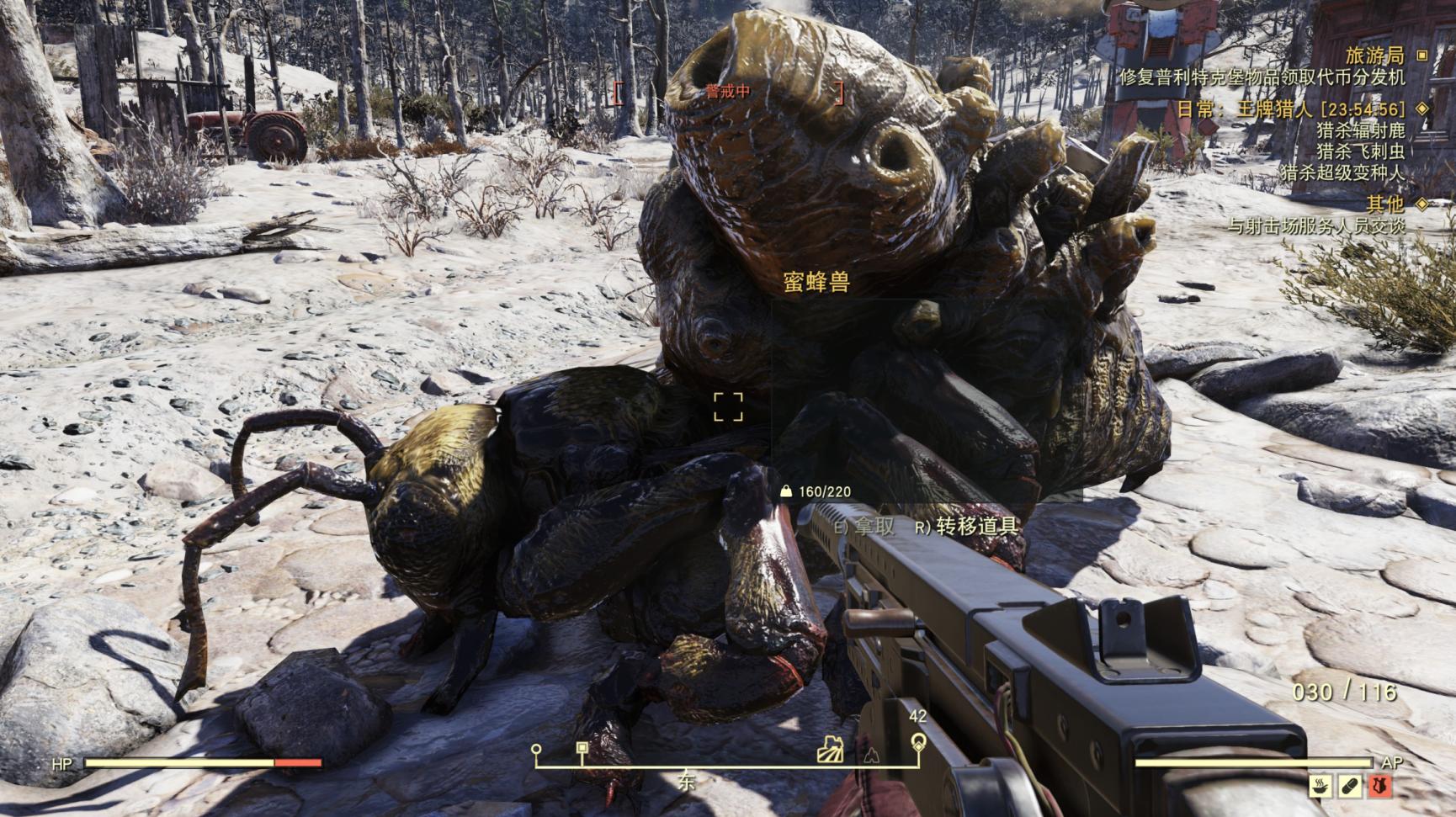Image resolution: width=1456 pixels, height=817 pixels.
Task: Click the red armor status icon
Action: pyautogui.click(x=1379, y=786)
